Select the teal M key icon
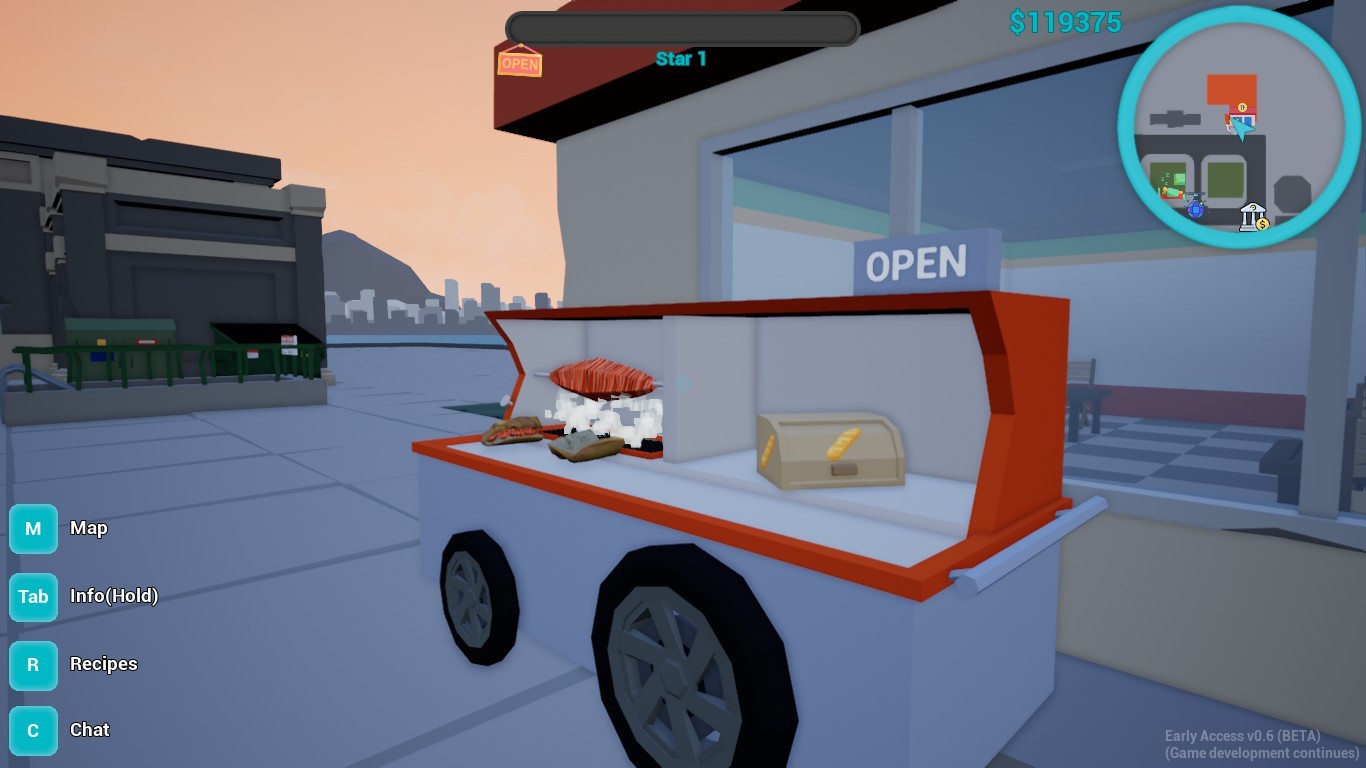This screenshot has width=1366, height=768. [33, 528]
